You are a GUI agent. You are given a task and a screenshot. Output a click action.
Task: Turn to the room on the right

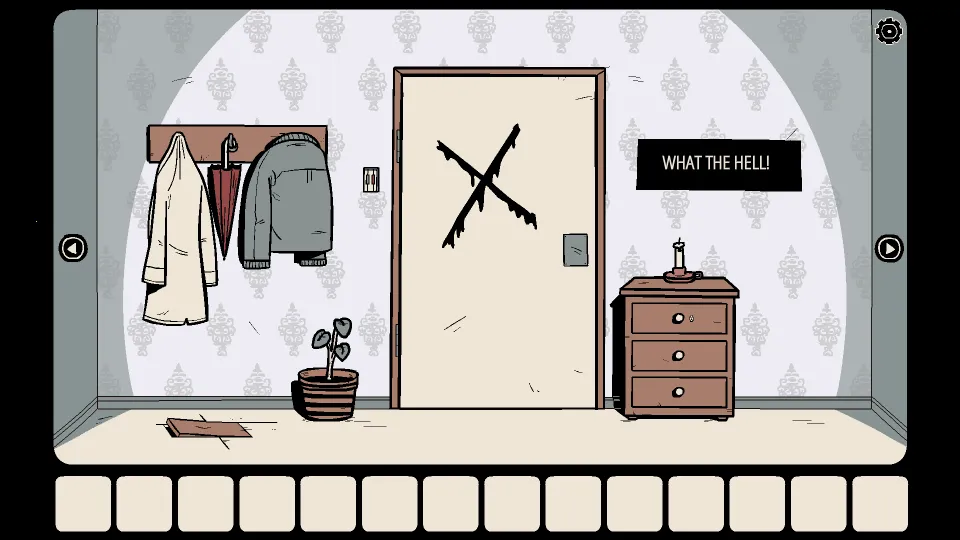pyautogui.click(x=889, y=248)
